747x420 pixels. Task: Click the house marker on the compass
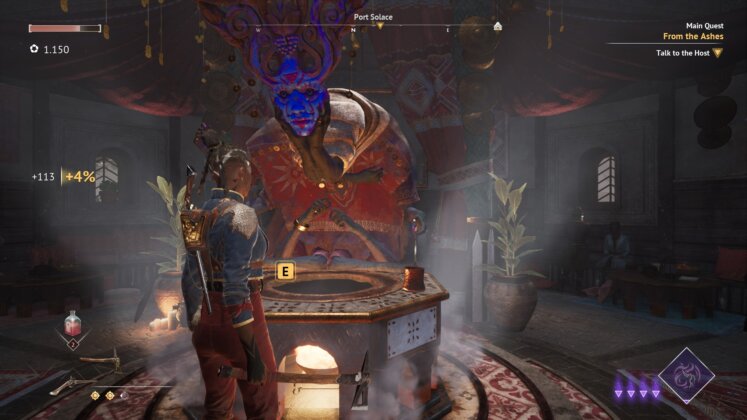(x=498, y=26)
